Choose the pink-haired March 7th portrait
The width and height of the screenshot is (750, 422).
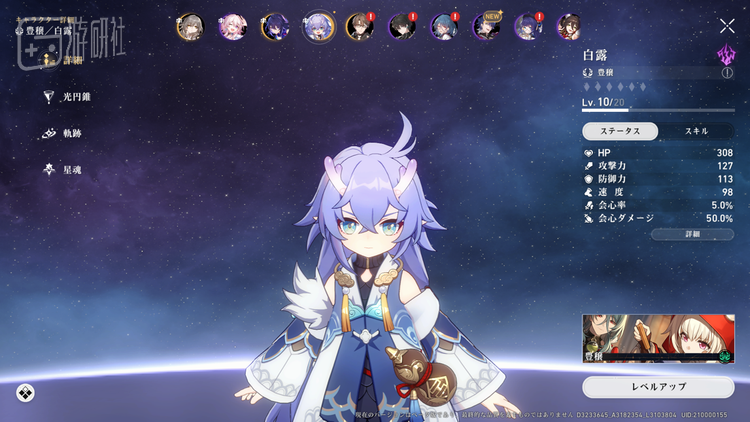(x=233, y=26)
